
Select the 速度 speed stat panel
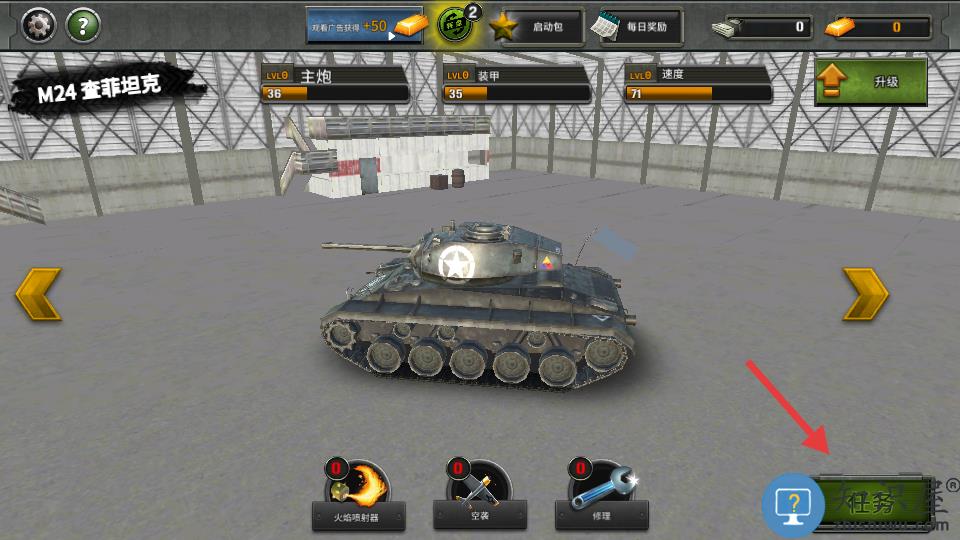(x=698, y=84)
